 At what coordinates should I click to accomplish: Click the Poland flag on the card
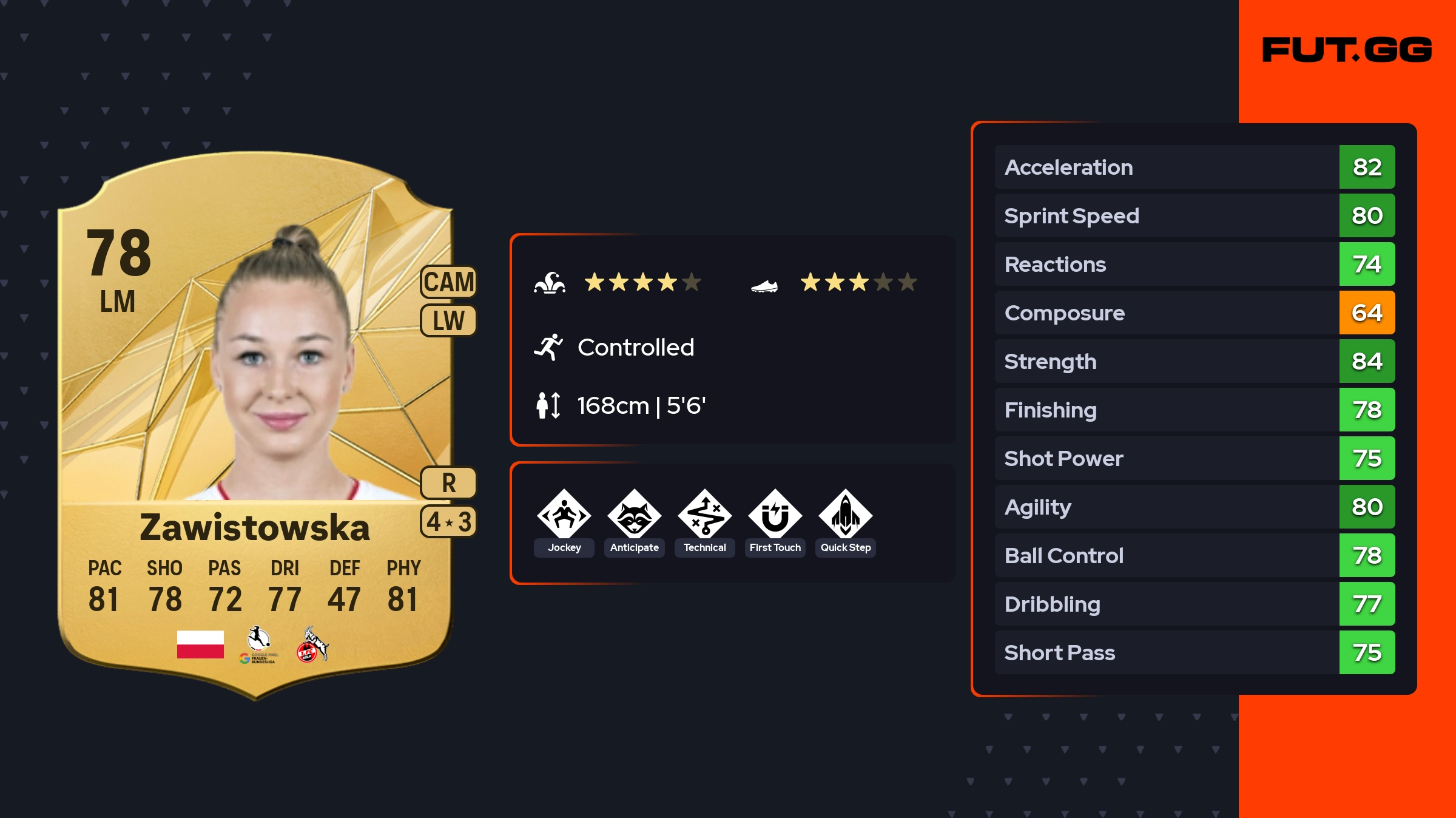click(200, 644)
